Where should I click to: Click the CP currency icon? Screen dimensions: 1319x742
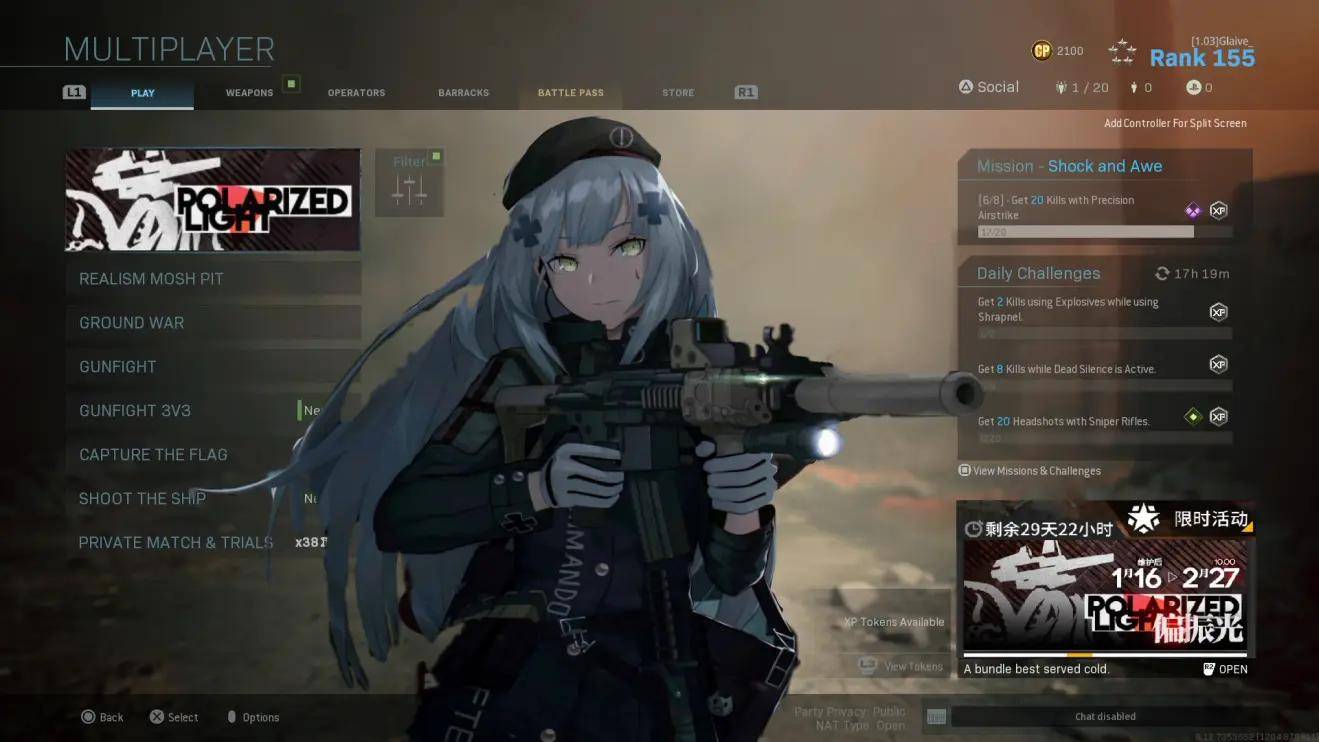(1040, 50)
